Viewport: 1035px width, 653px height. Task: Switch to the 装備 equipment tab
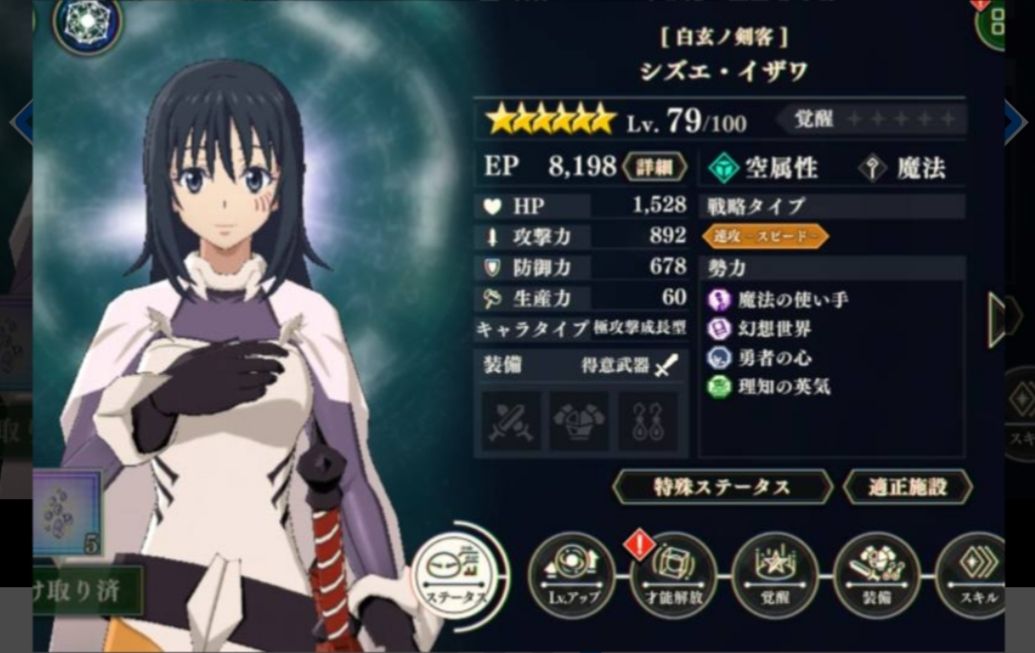point(875,577)
